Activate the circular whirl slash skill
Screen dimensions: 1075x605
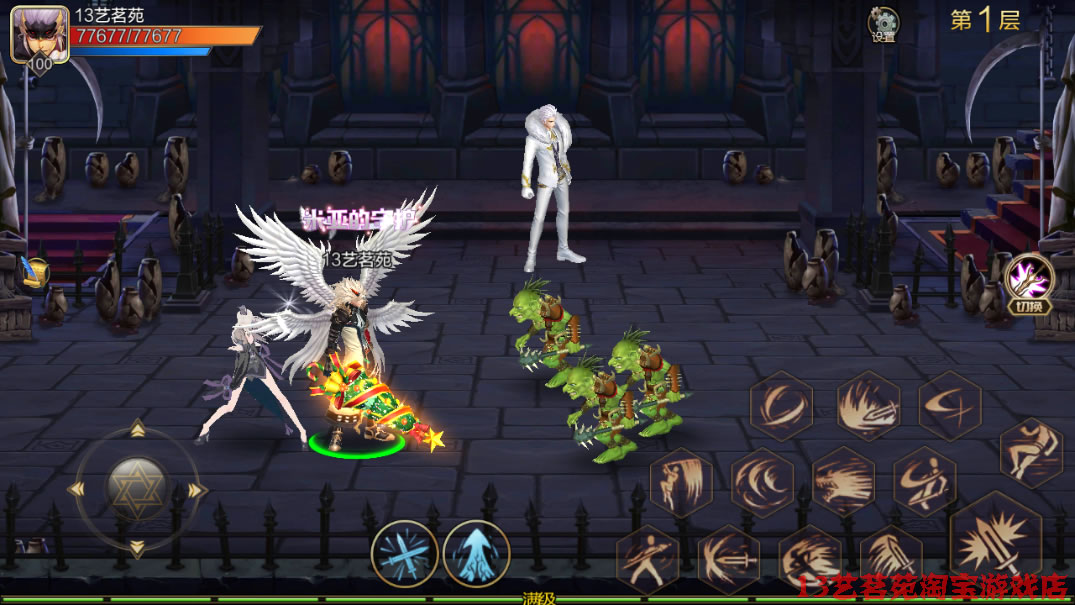781,405
